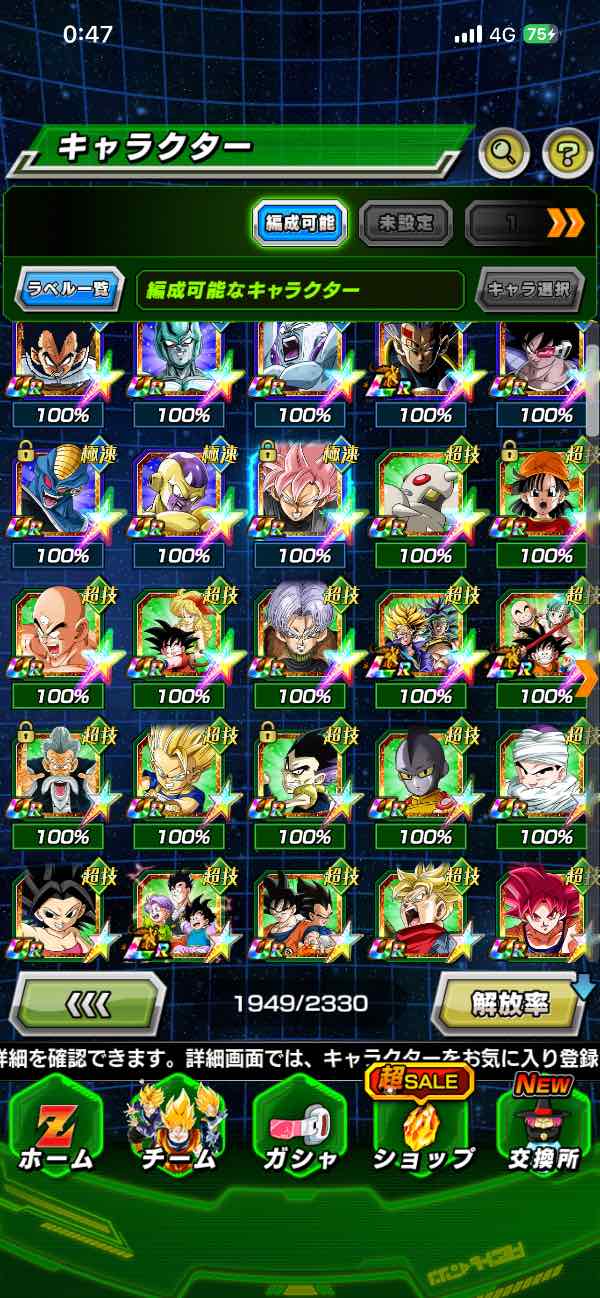The height and width of the screenshot is (1298, 600).
Task: Click the orange double-arrow next filter button
Action: [565, 223]
